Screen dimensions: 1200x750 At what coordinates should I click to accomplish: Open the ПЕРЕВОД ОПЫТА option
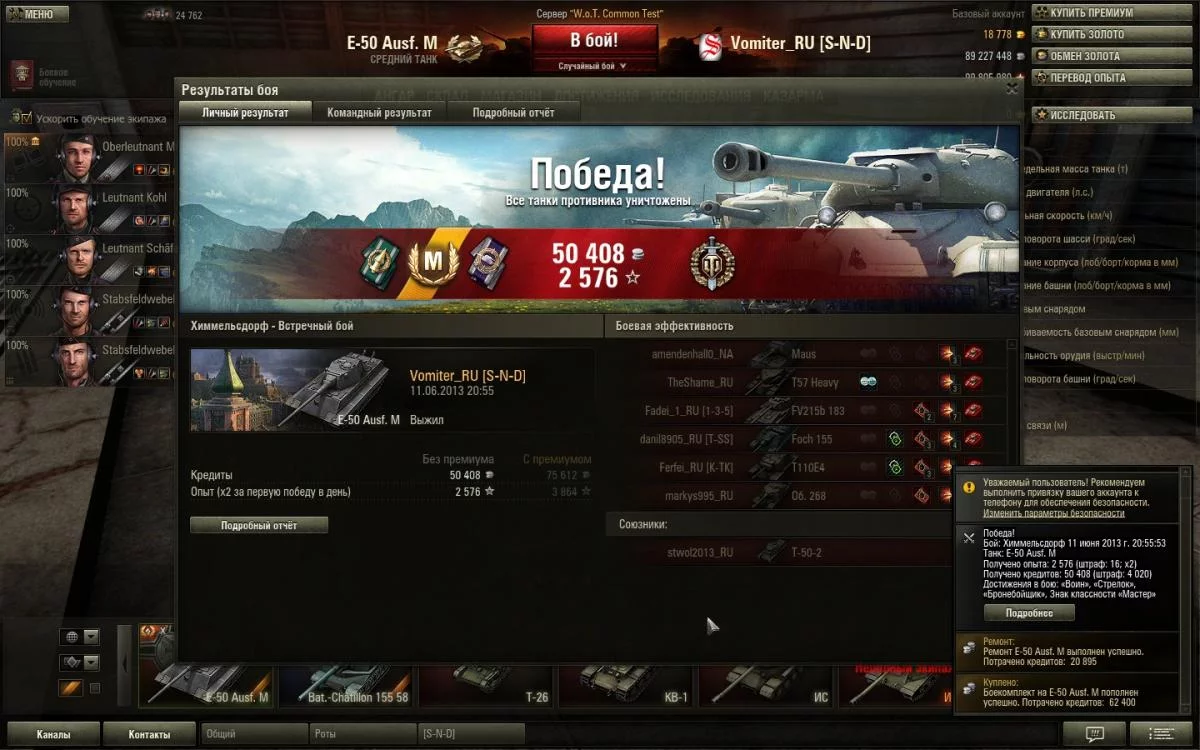coord(1086,78)
